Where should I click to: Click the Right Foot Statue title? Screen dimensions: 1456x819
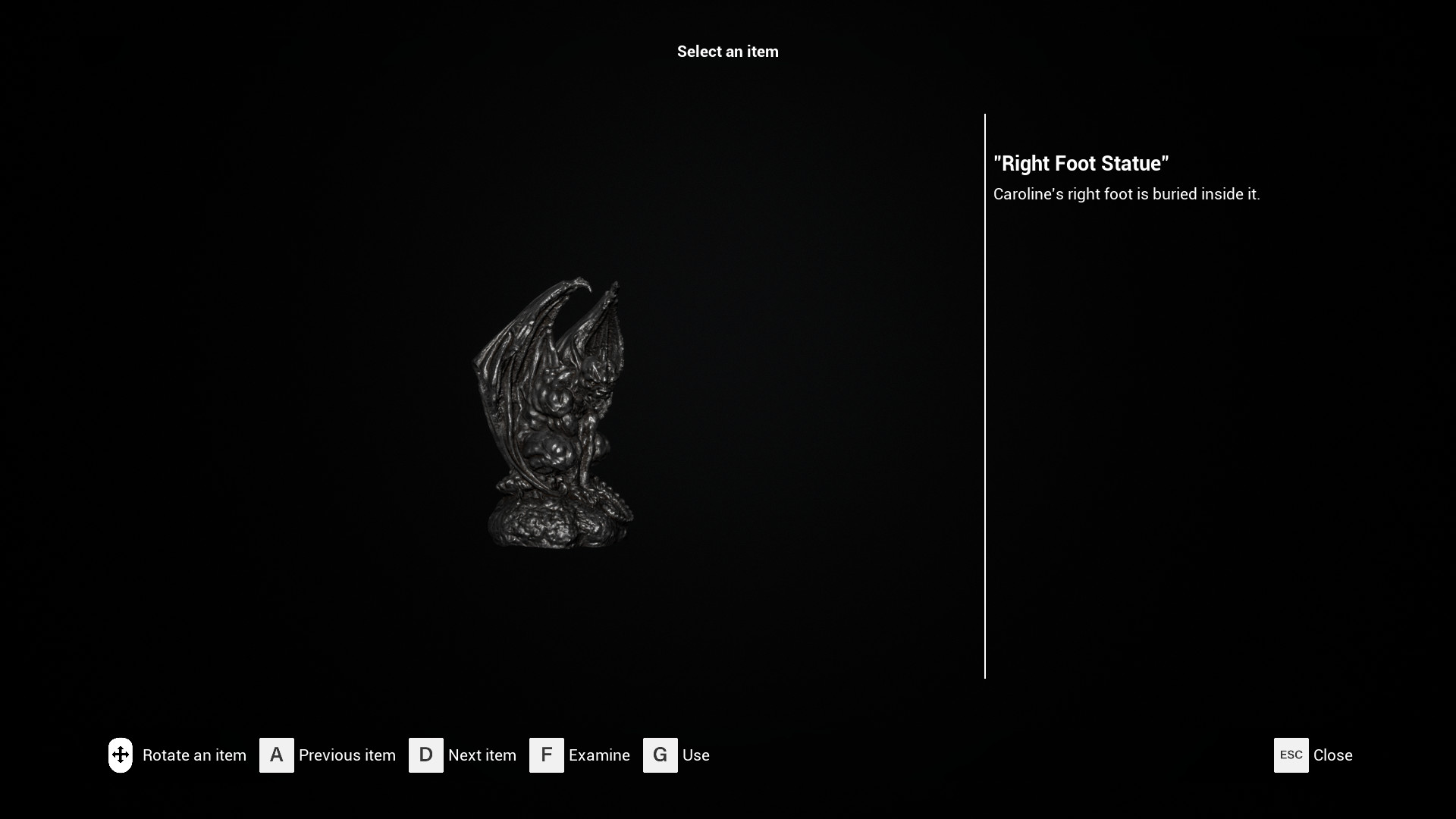[1081, 163]
